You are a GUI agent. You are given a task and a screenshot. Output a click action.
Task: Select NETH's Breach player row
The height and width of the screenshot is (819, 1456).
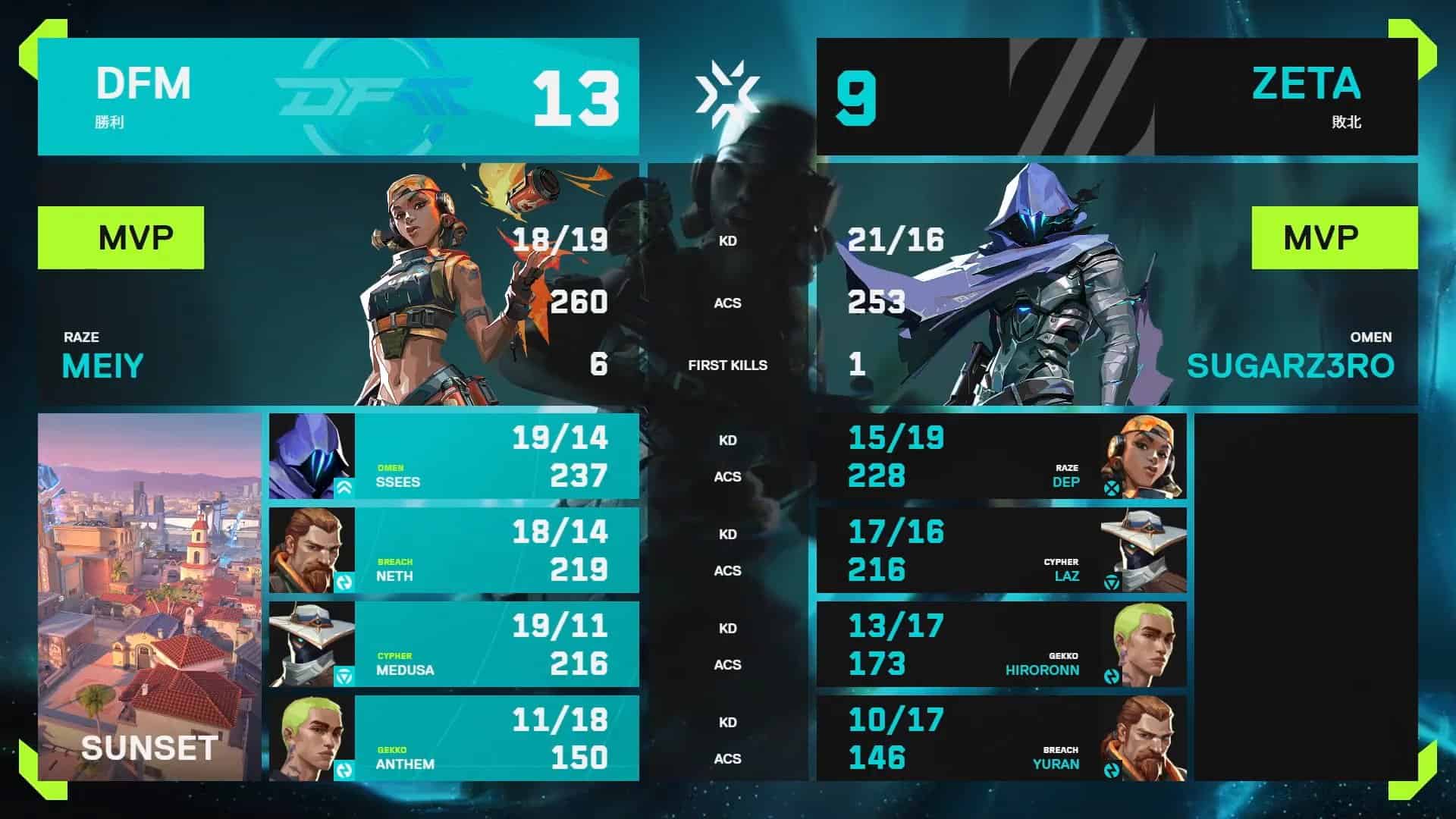click(x=453, y=550)
